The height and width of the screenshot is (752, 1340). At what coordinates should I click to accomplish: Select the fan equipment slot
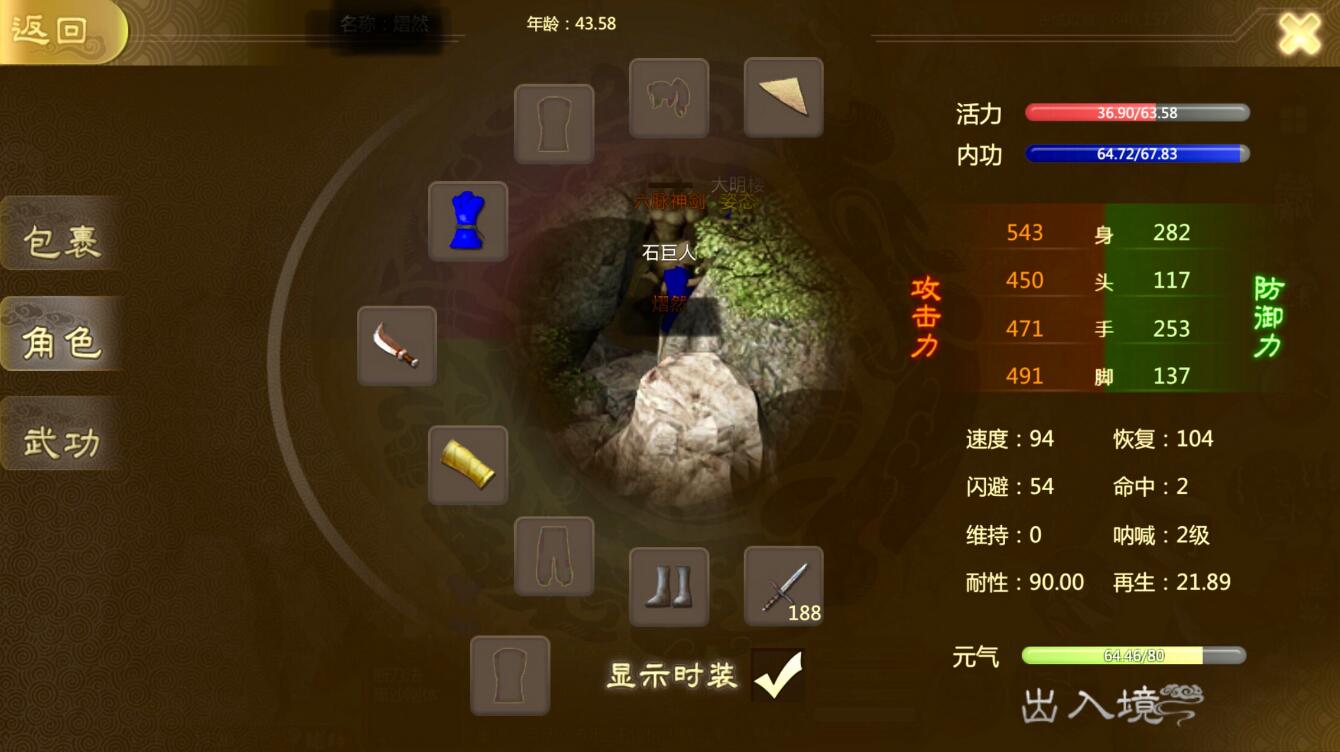[784, 96]
